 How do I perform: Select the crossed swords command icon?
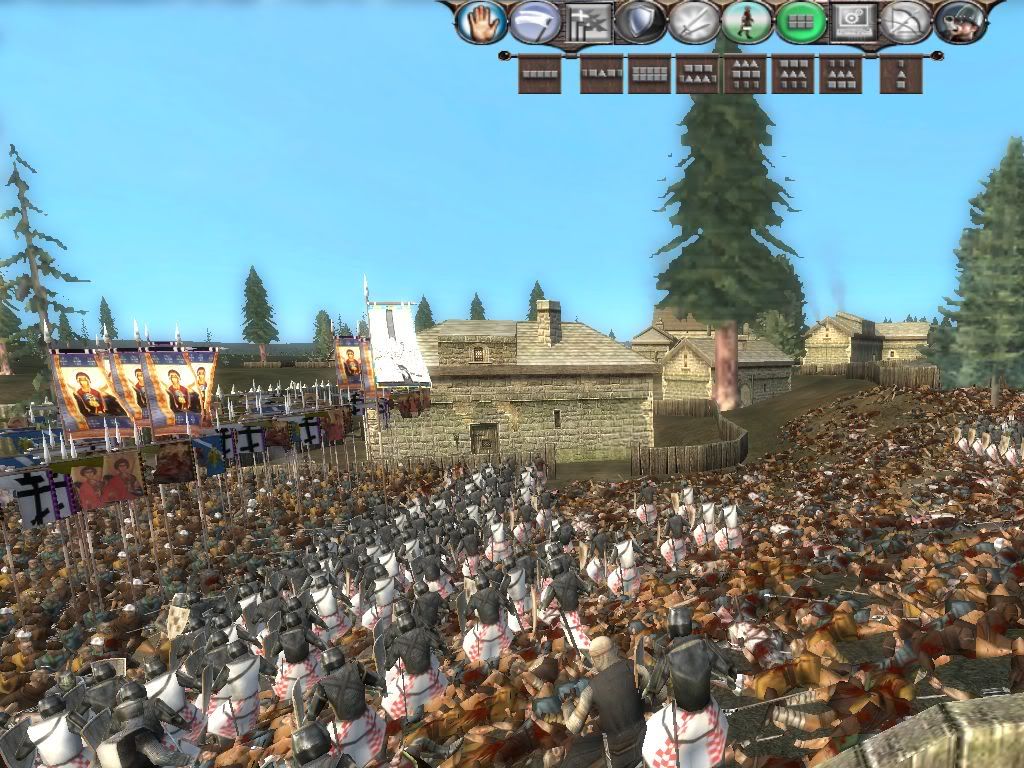pyautogui.click(x=694, y=22)
